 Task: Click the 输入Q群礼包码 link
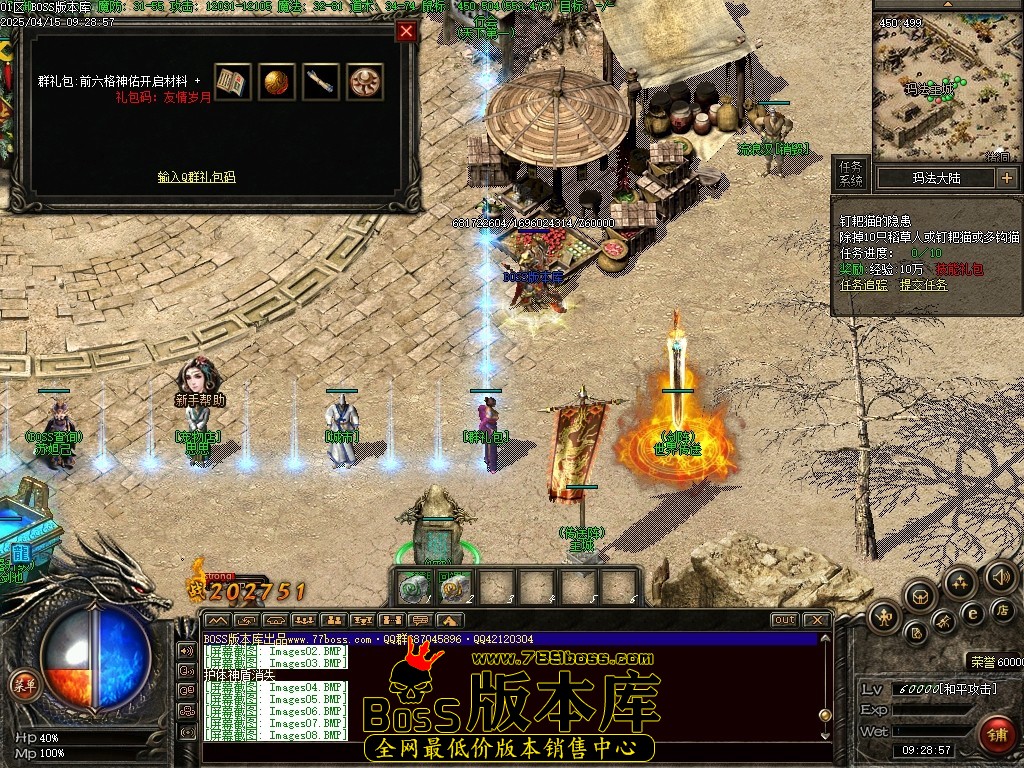click(196, 177)
